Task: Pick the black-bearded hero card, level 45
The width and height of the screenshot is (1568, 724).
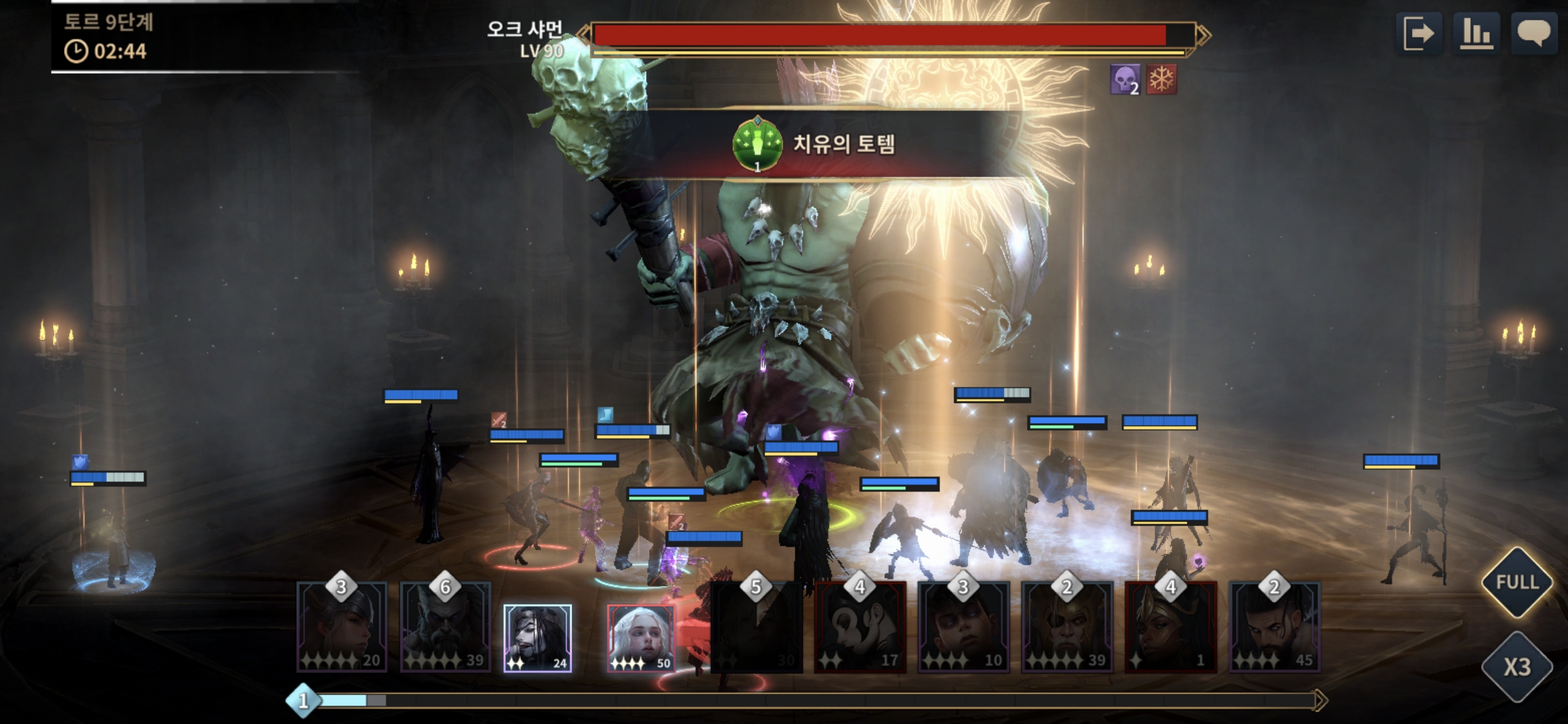Action: tap(1274, 628)
